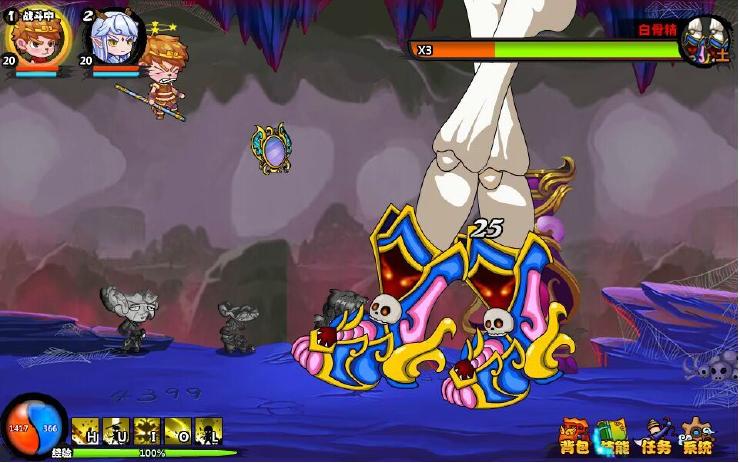This screenshot has width=740, height=463.
Task: Trigger the skill icon labeled O
Action: click(x=178, y=431)
